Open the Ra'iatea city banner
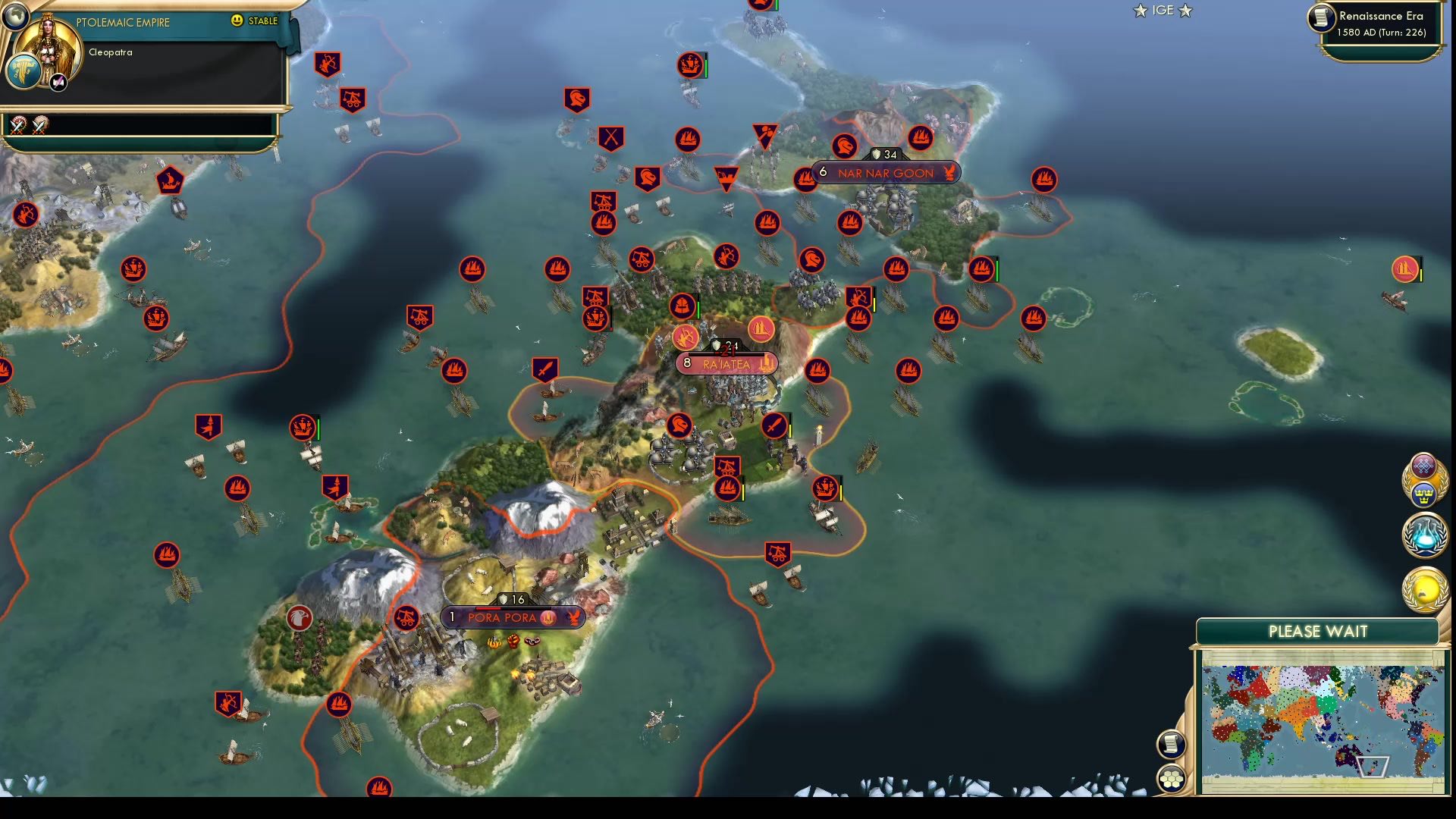The height and width of the screenshot is (819, 1456). coord(728,364)
